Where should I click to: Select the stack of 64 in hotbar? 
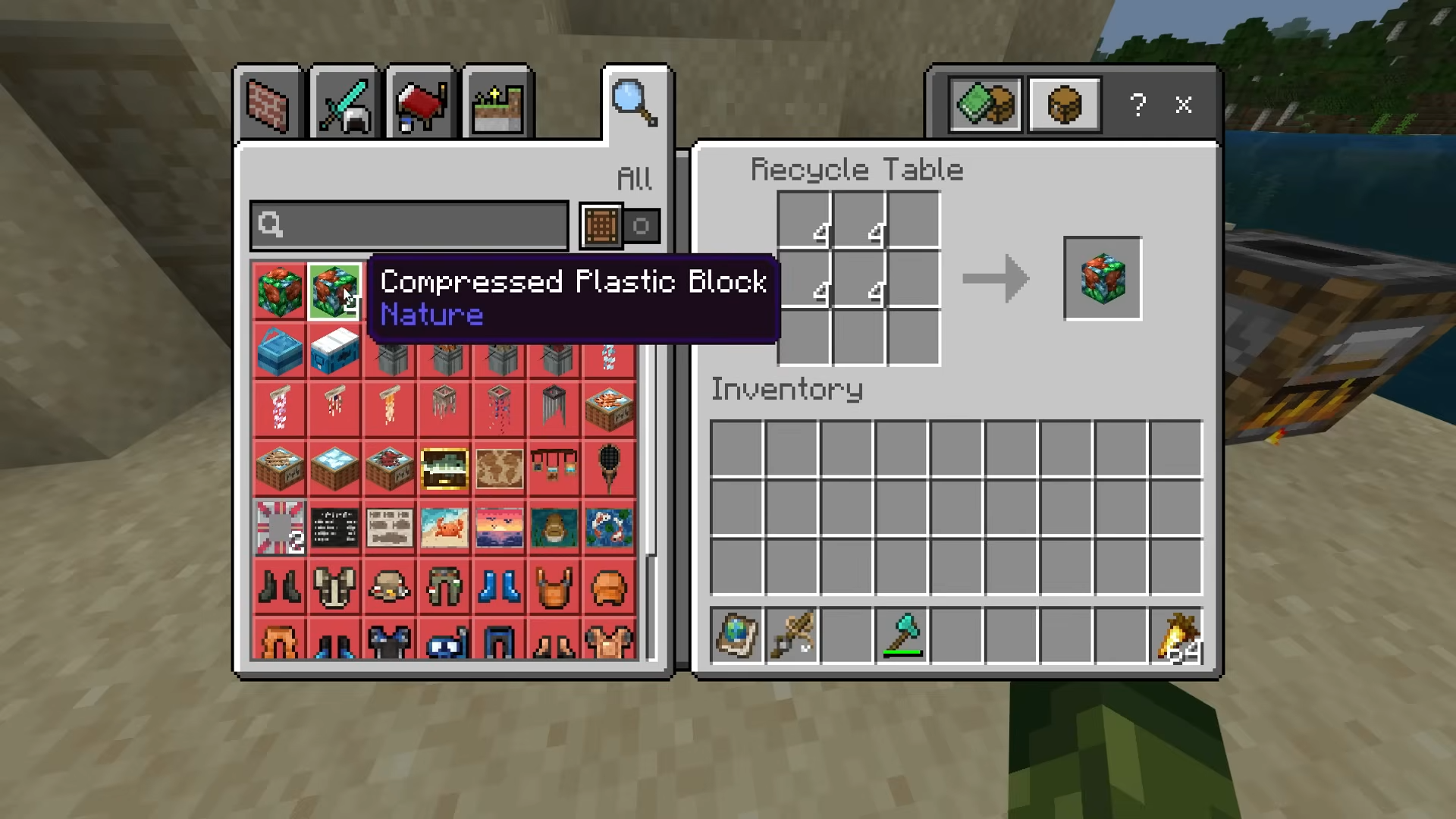1176,635
